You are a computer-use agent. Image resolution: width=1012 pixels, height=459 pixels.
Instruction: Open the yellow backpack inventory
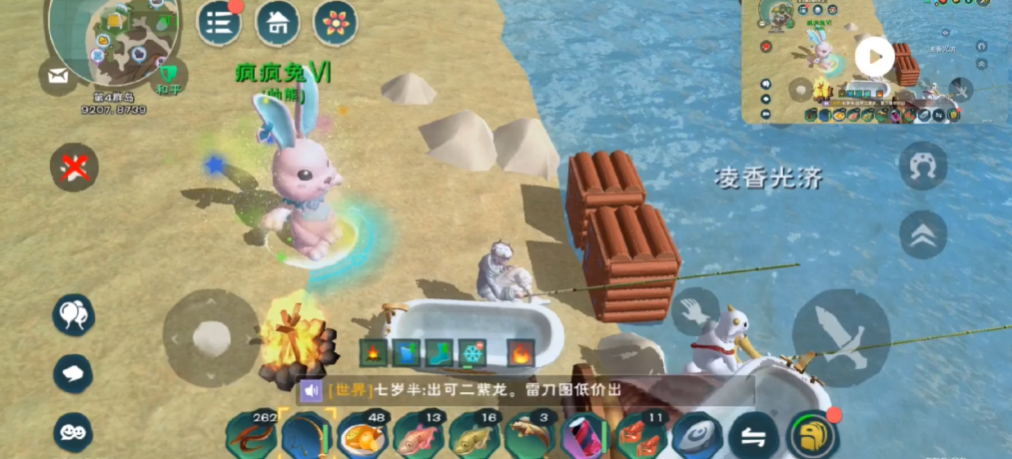pos(813,434)
